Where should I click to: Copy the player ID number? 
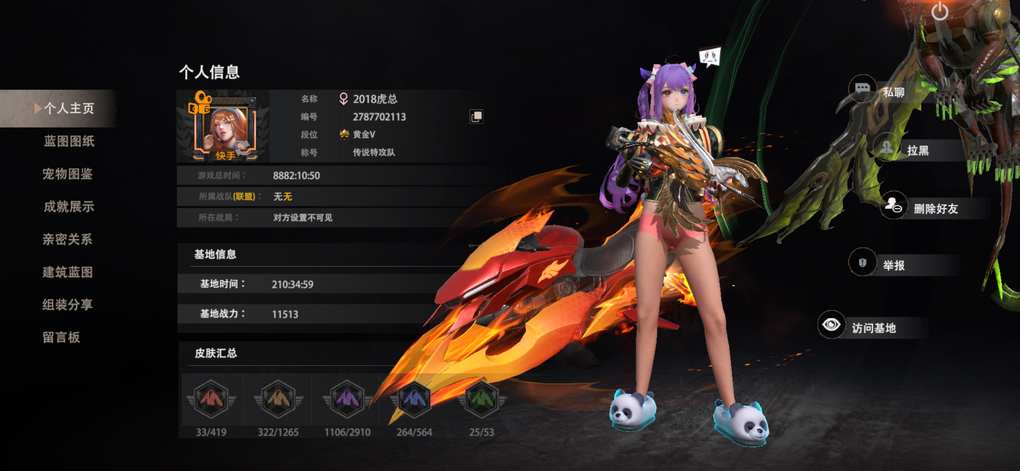pyautogui.click(x=477, y=117)
